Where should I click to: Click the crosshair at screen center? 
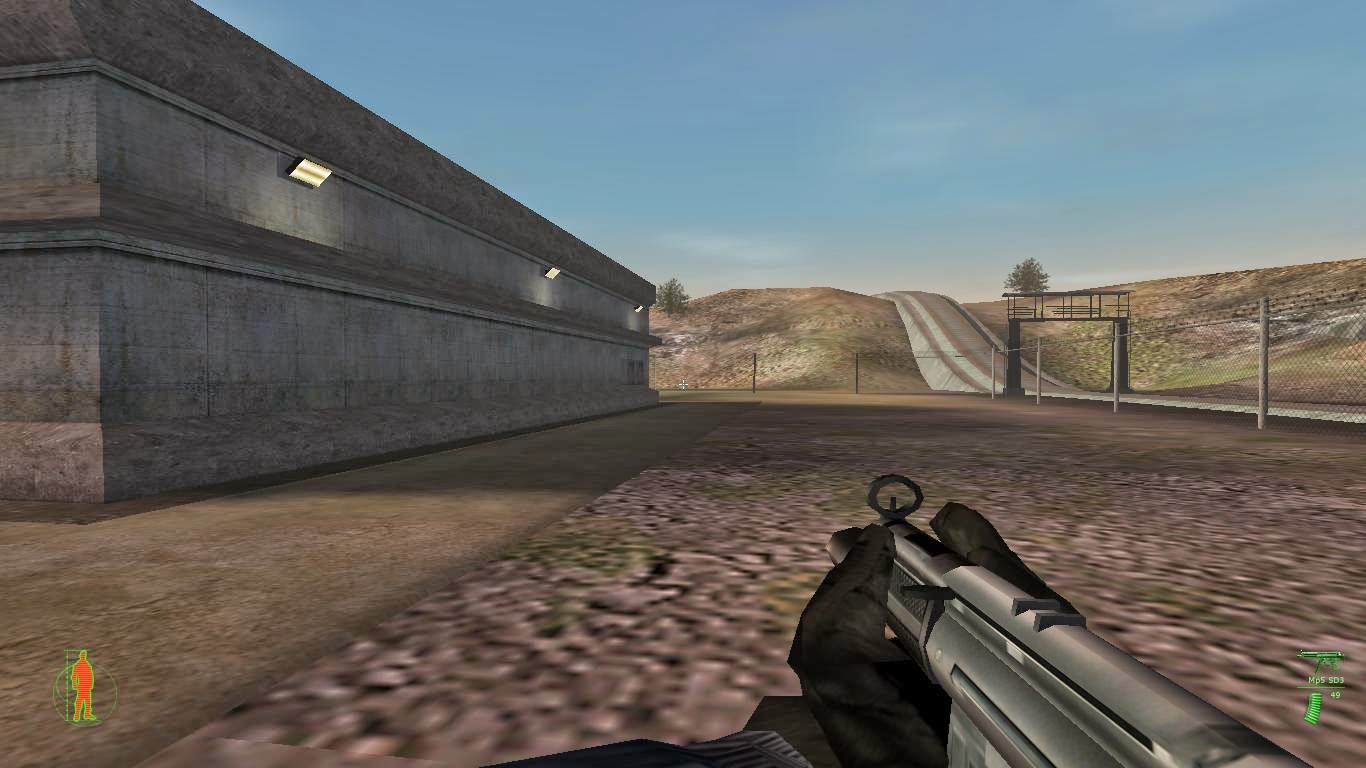tap(683, 384)
